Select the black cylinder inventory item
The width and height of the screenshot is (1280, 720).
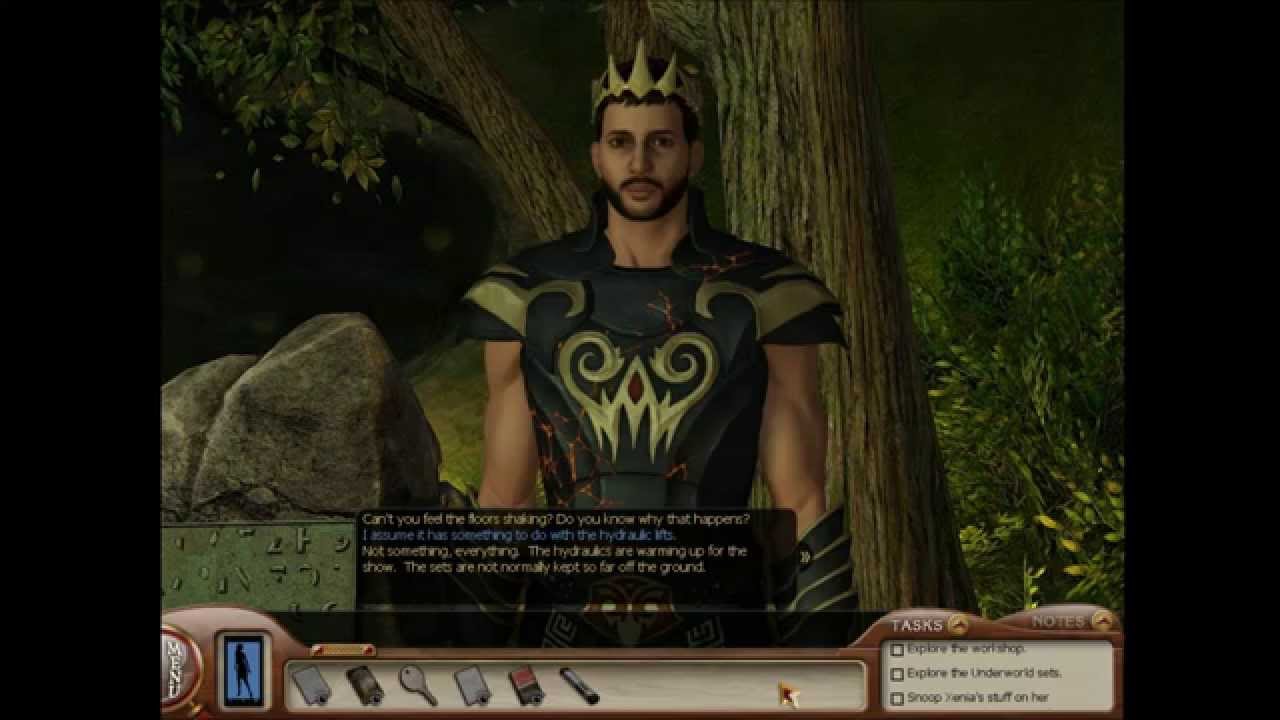click(x=579, y=686)
